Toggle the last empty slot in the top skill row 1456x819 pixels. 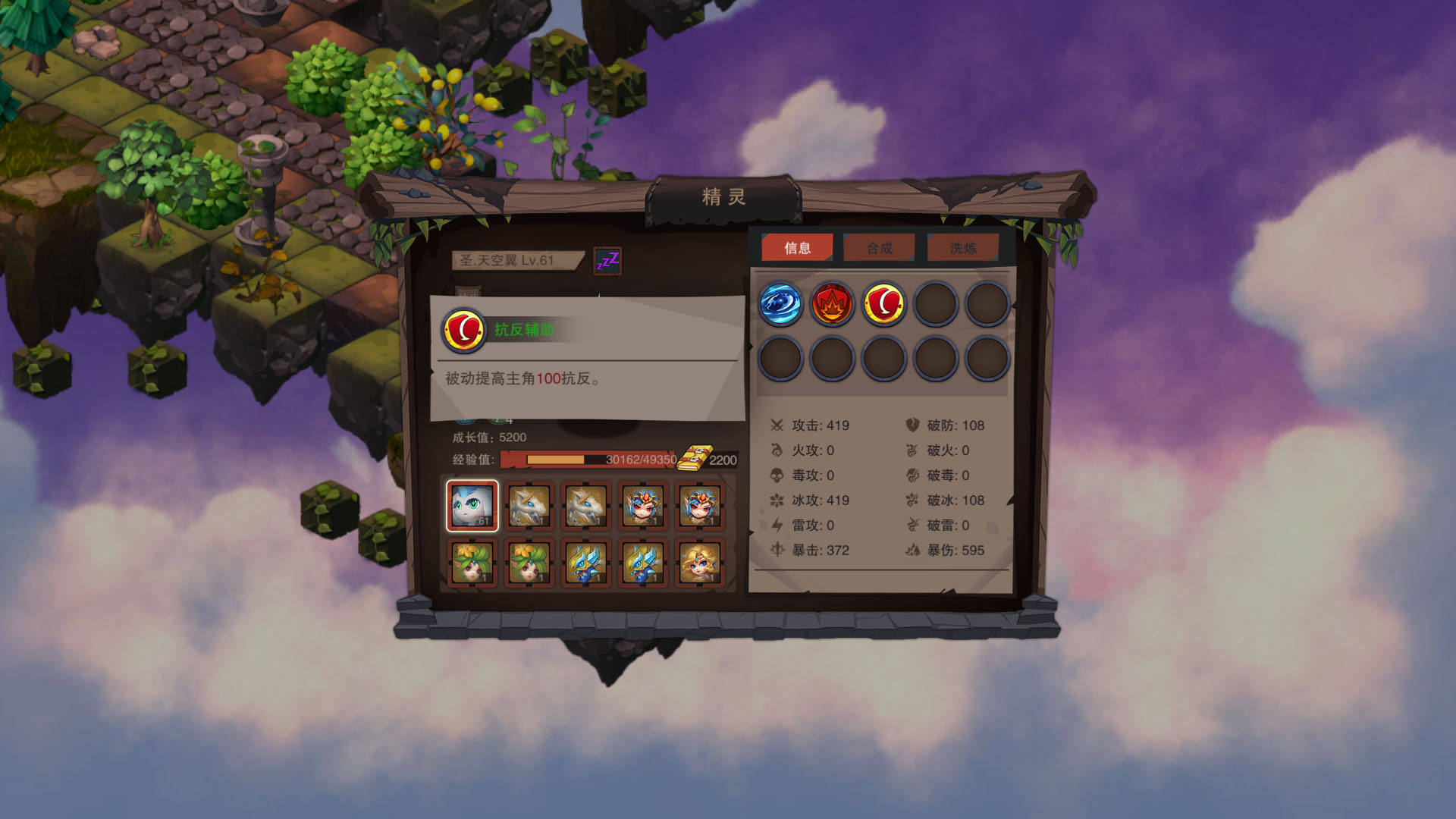click(x=987, y=304)
